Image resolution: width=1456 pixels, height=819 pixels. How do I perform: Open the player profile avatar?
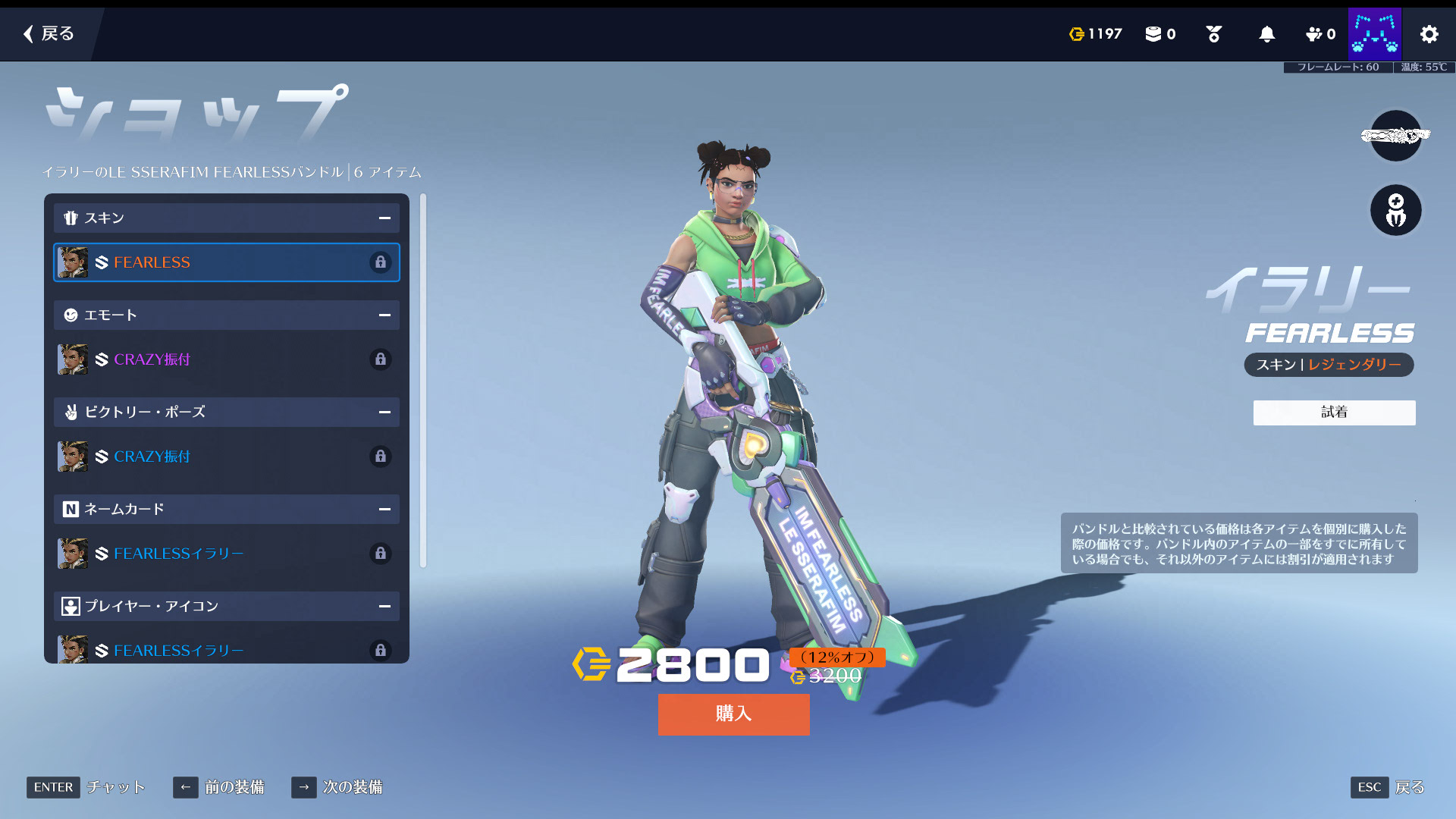(x=1374, y=34)
